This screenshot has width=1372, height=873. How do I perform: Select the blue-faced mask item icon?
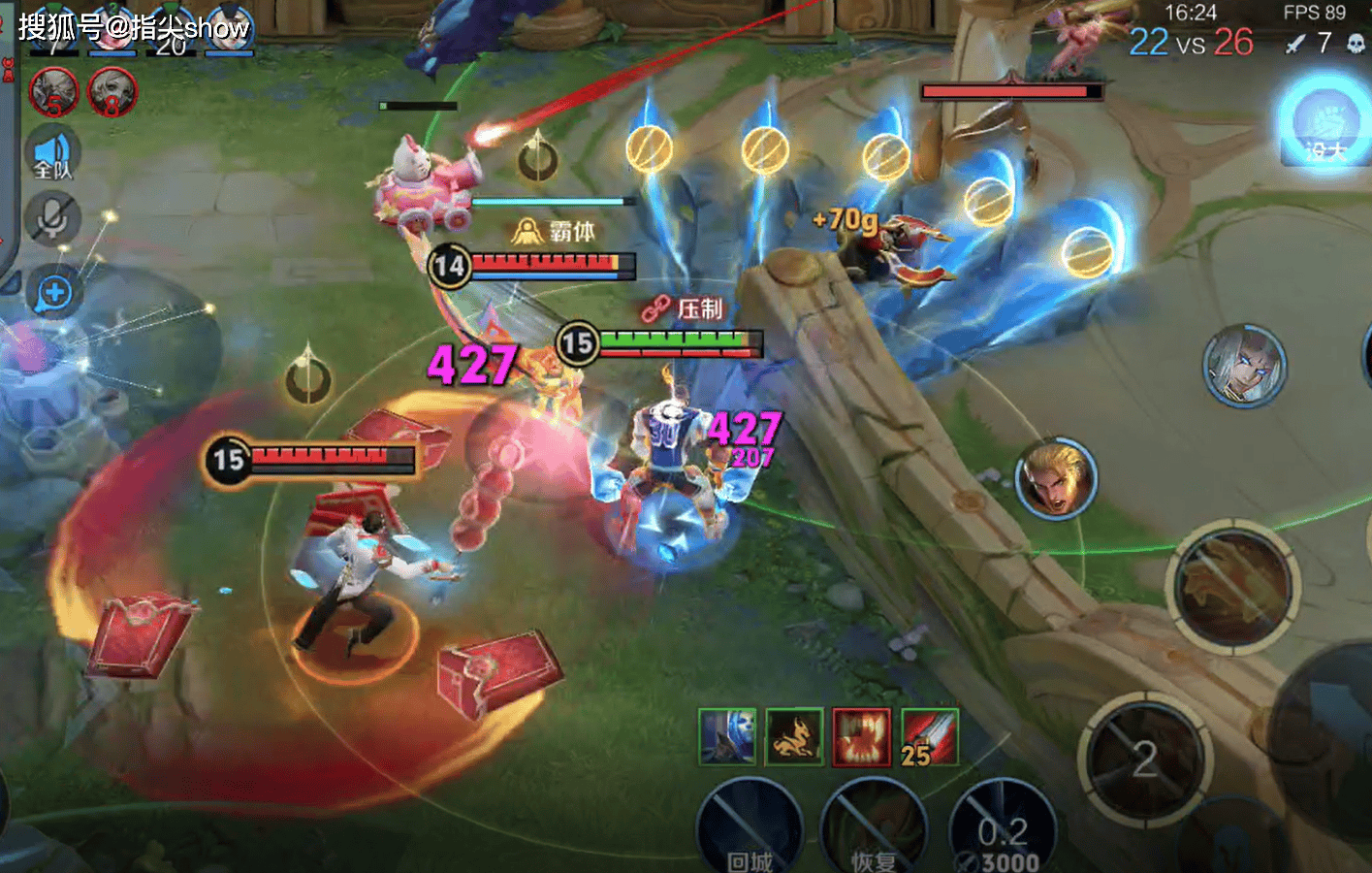point(727,736)
